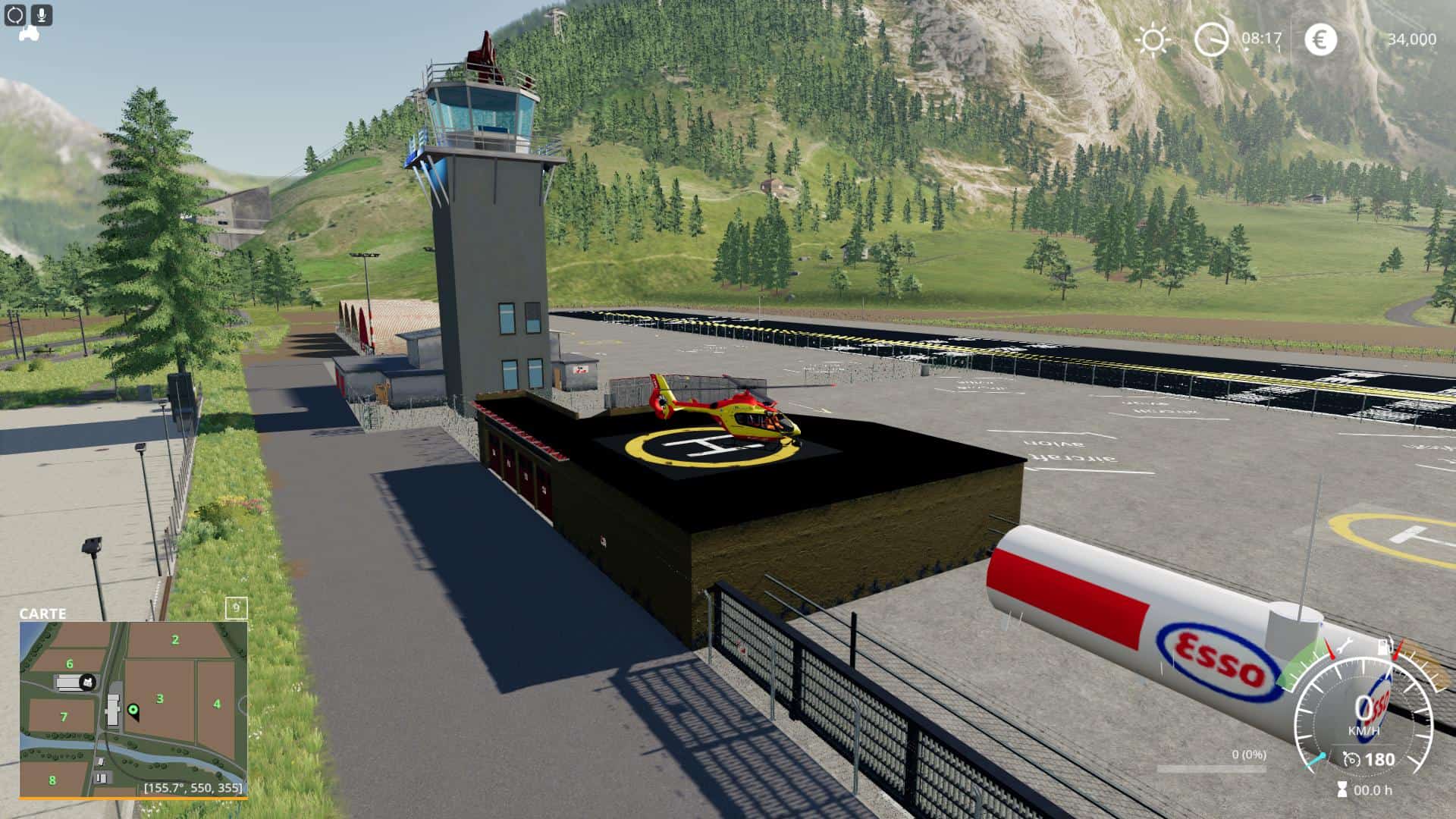Toggle the microphone icon
Viewport: 1456px width, 819px height.
42,14
